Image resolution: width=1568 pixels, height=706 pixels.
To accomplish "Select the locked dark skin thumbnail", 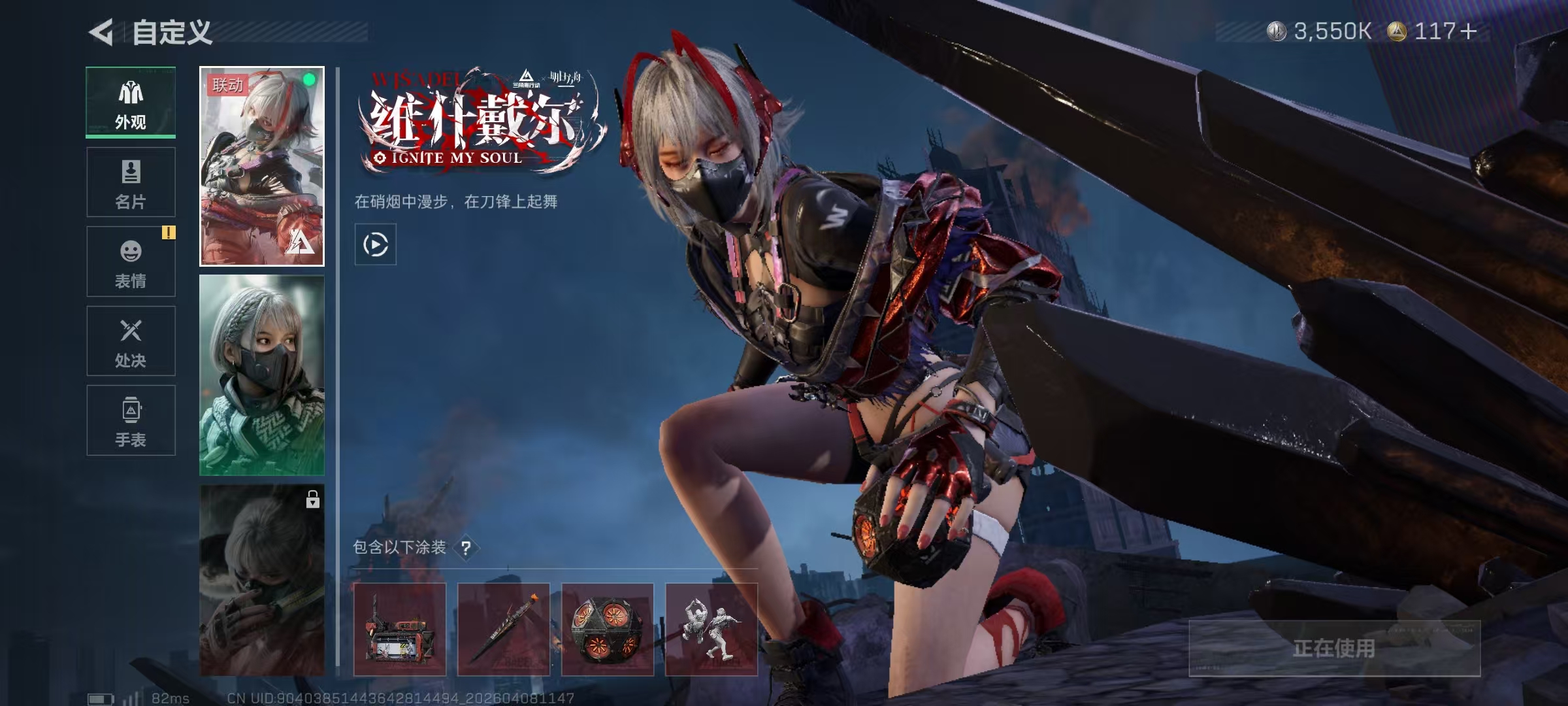I will tap(261, 580).
